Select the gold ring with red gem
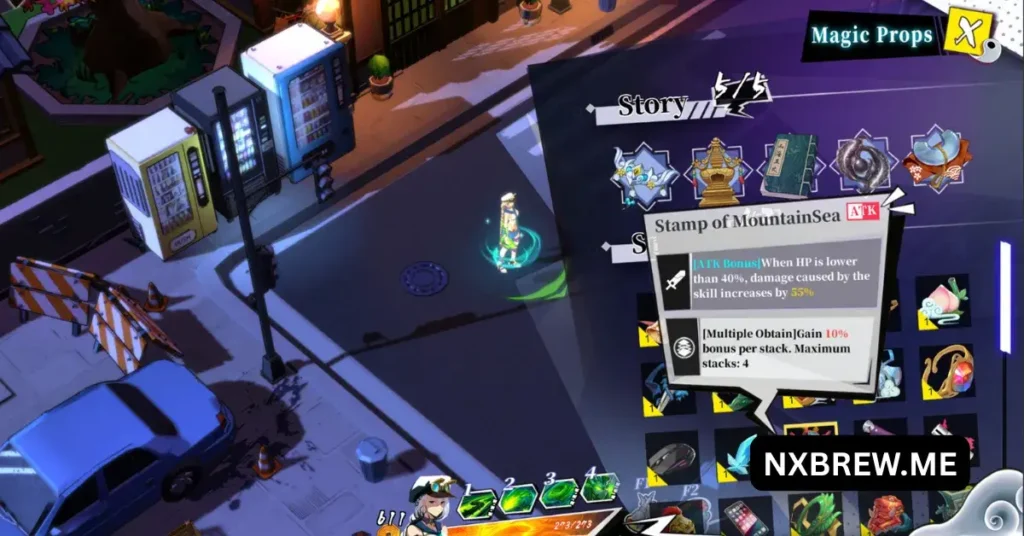Screen dimensions: 1024x536 pos(946,370)
